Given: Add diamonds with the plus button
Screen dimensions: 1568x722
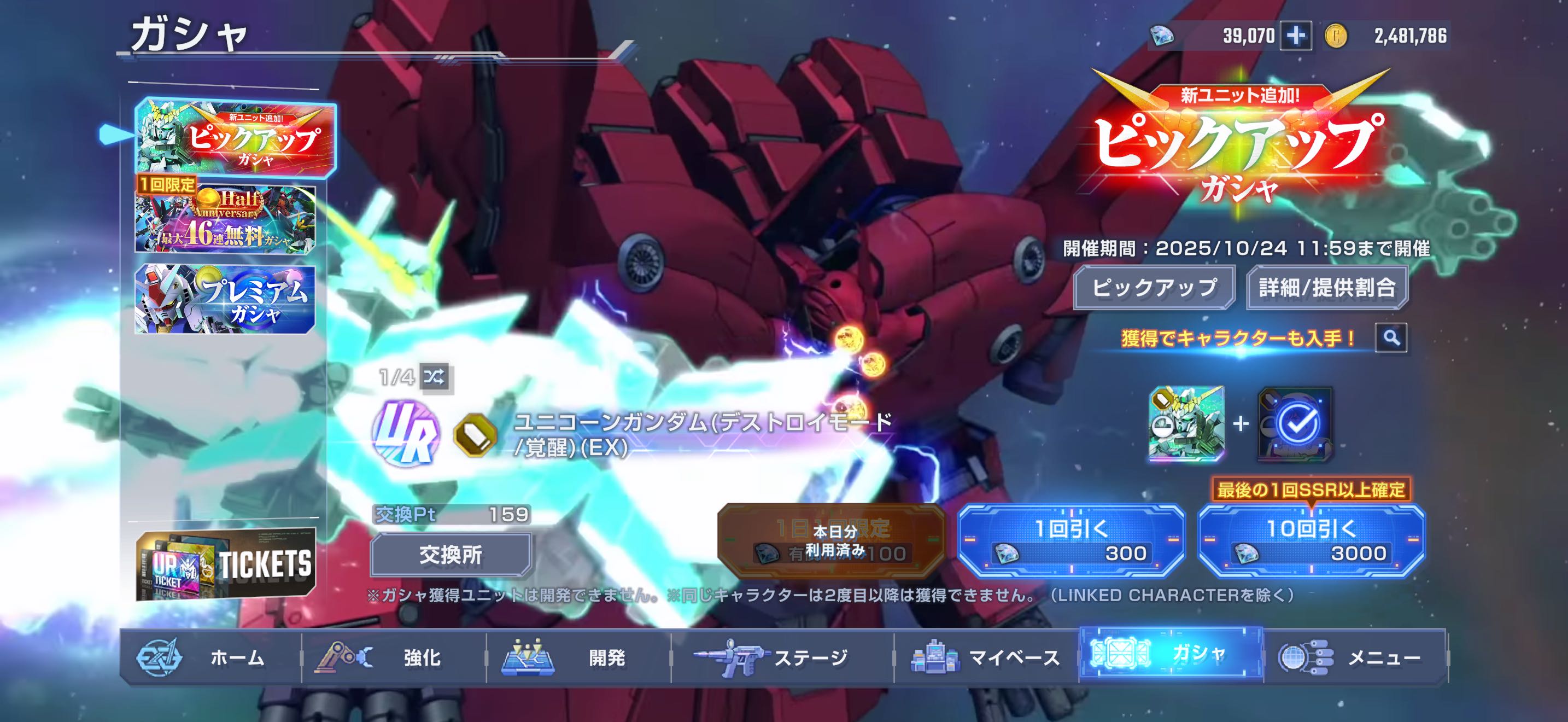Looking at the screenshot, I should (1295, 36).
